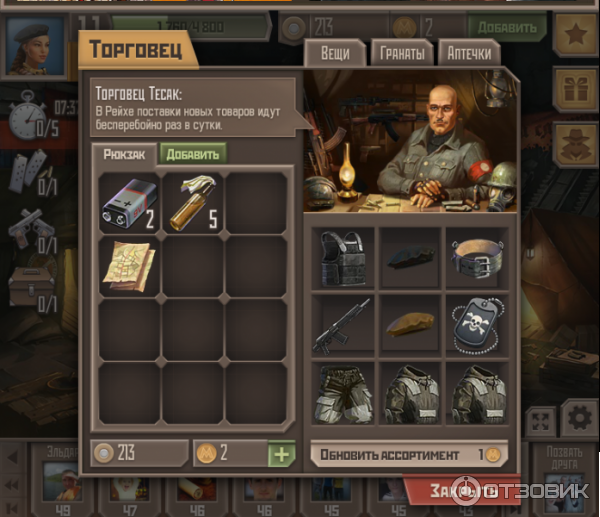Close the trader window with Закрыть
Image resolution: width=600 pixels, height=517 pixels.
pos(462,491)
